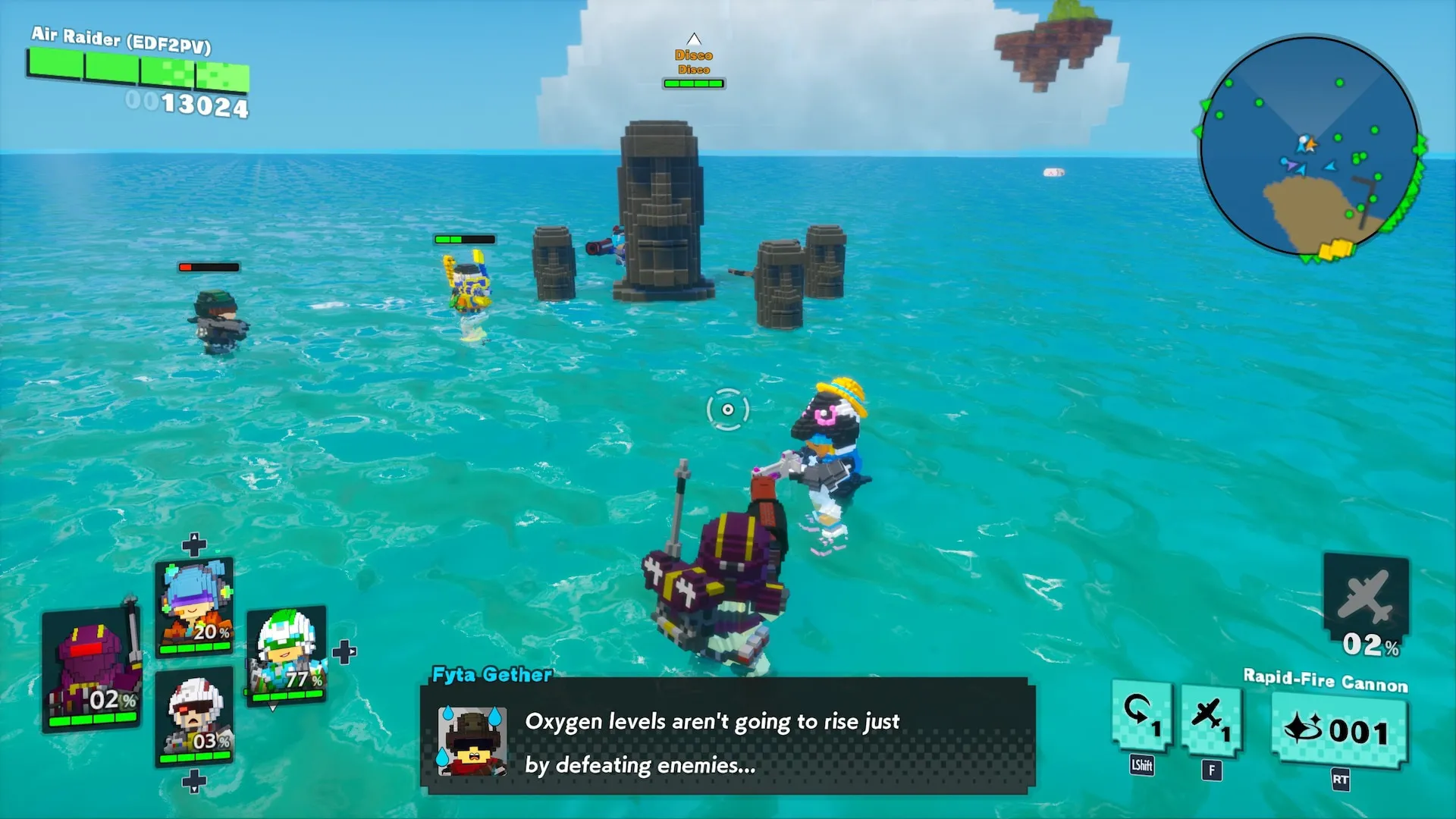
Task: Use the circular-arrow dodge ability
Action: 1141,717
